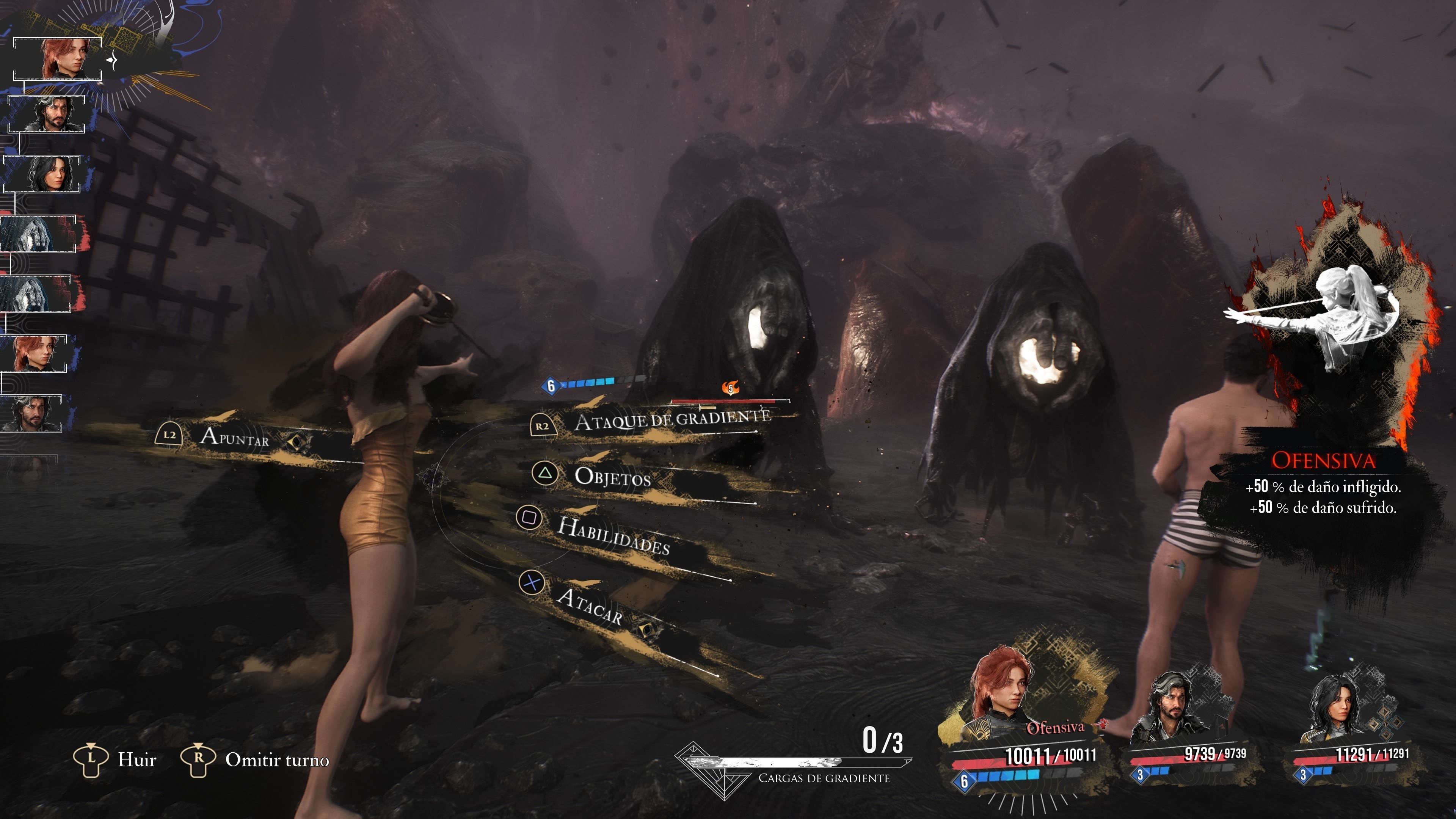Choose the Atacar command

click(x=590, y=606)
